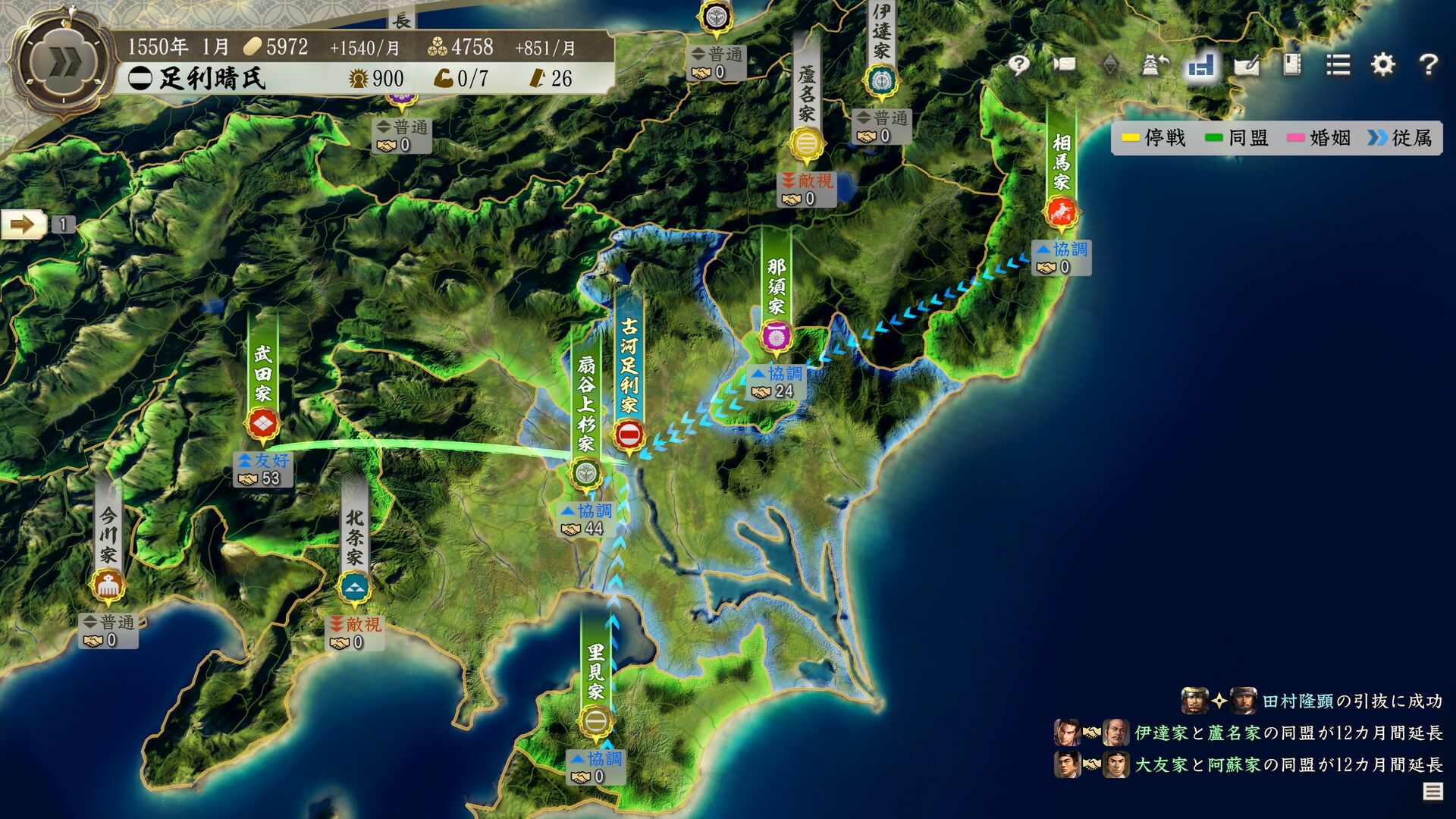Click the camera view icon
Image resolution: width=1456 pixels, height=819 pixels.
coord(1064,64)
